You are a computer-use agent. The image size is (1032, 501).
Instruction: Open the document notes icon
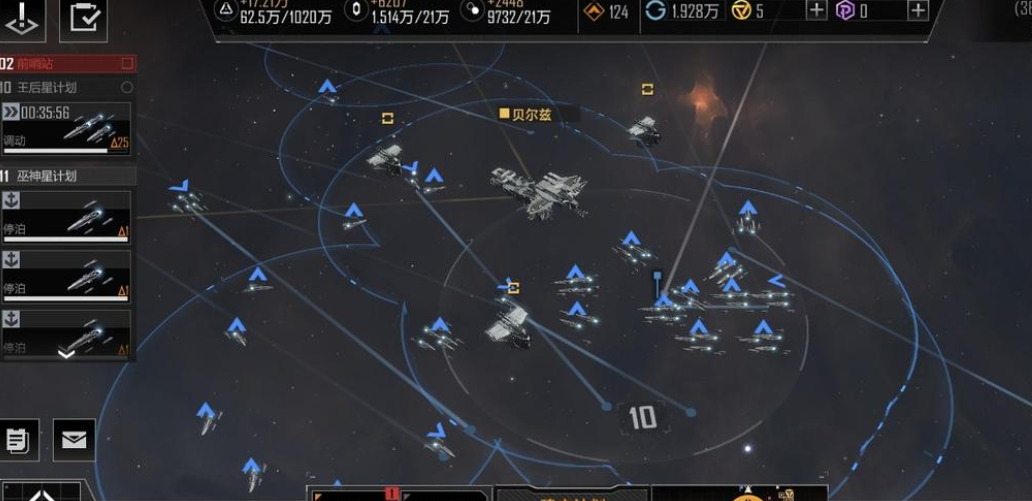click(x=19, y=440)
